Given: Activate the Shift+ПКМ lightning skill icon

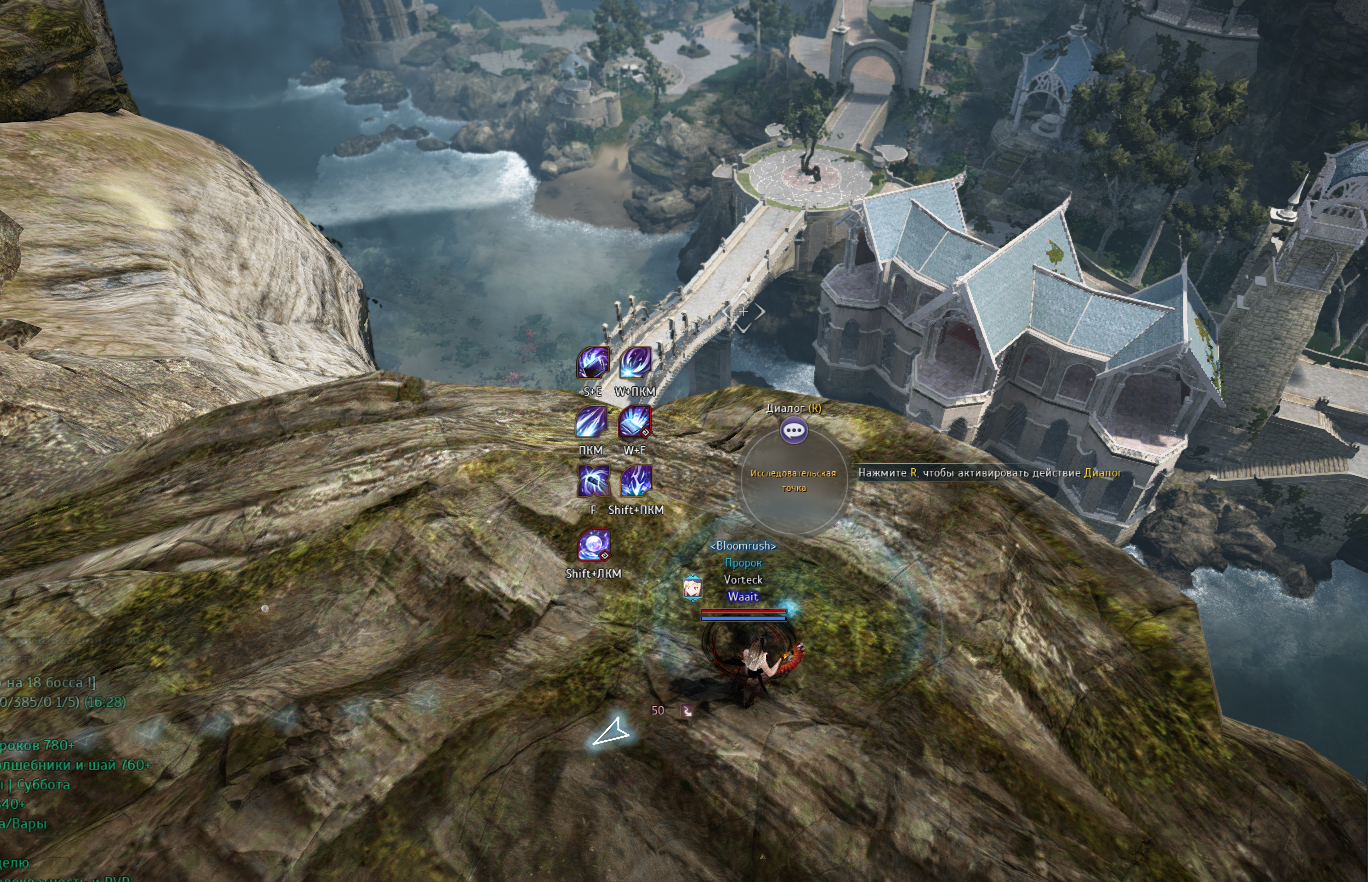Looking at the screenshot, I should pyautogui.click(x=636, y=481).
